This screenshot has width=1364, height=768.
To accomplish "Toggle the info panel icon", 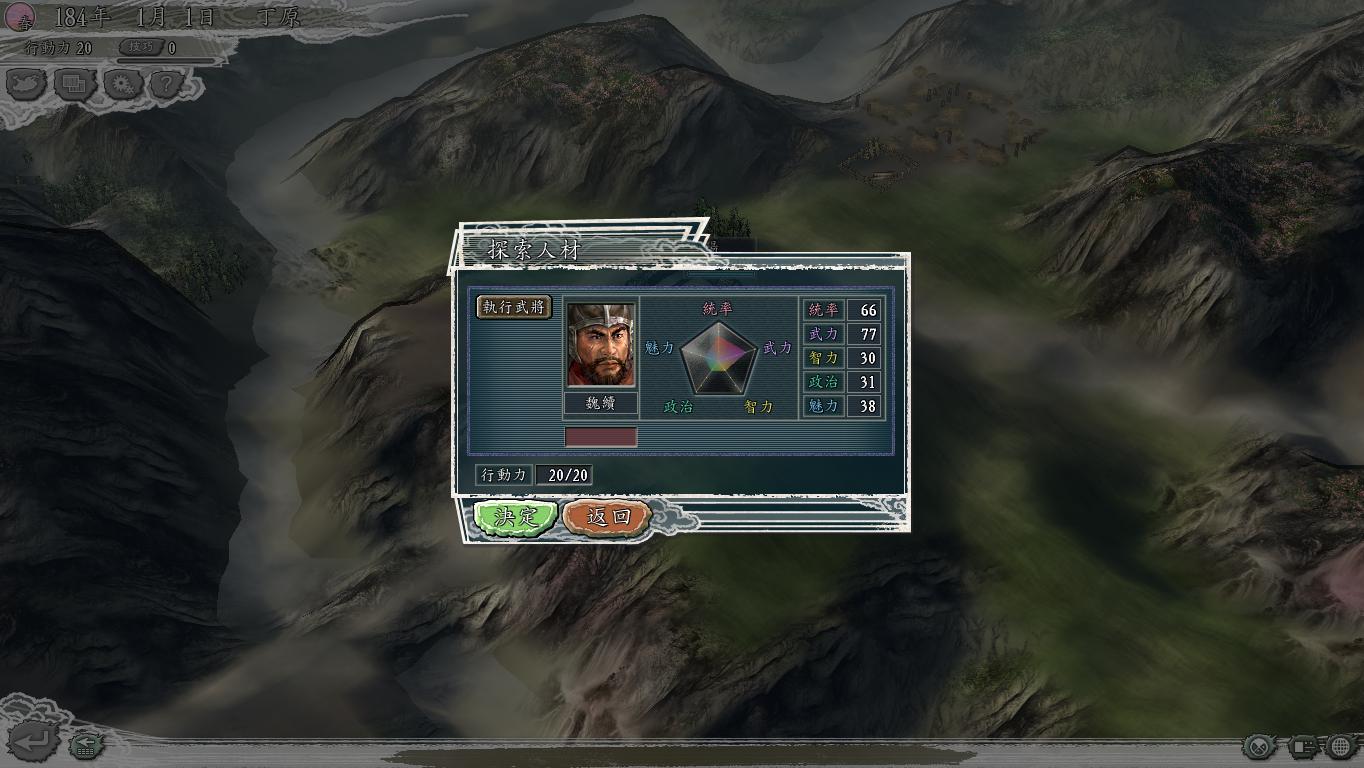I will coord(1302,746).
